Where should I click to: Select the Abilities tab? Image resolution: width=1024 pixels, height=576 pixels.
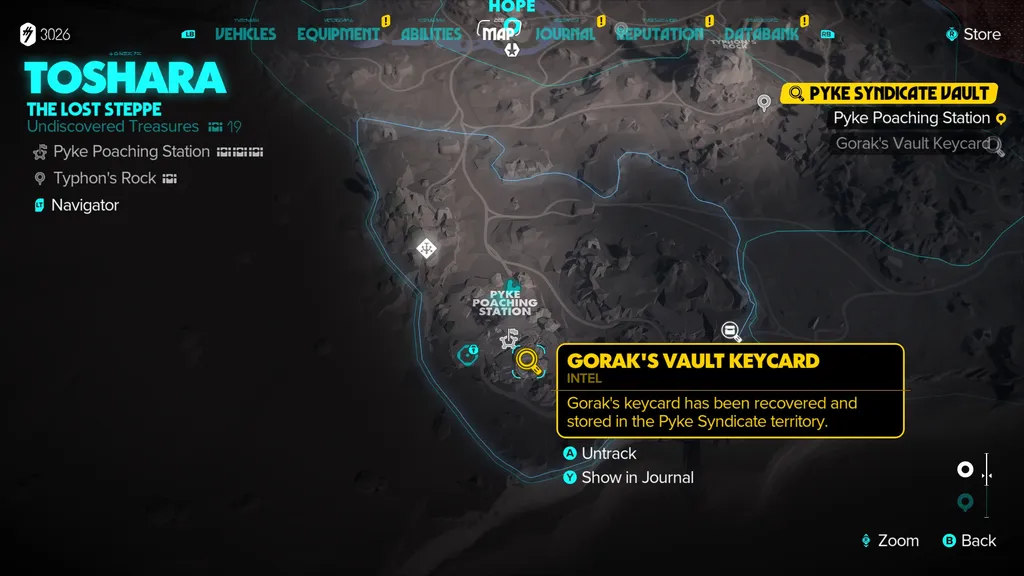click(x=431, y=34)
